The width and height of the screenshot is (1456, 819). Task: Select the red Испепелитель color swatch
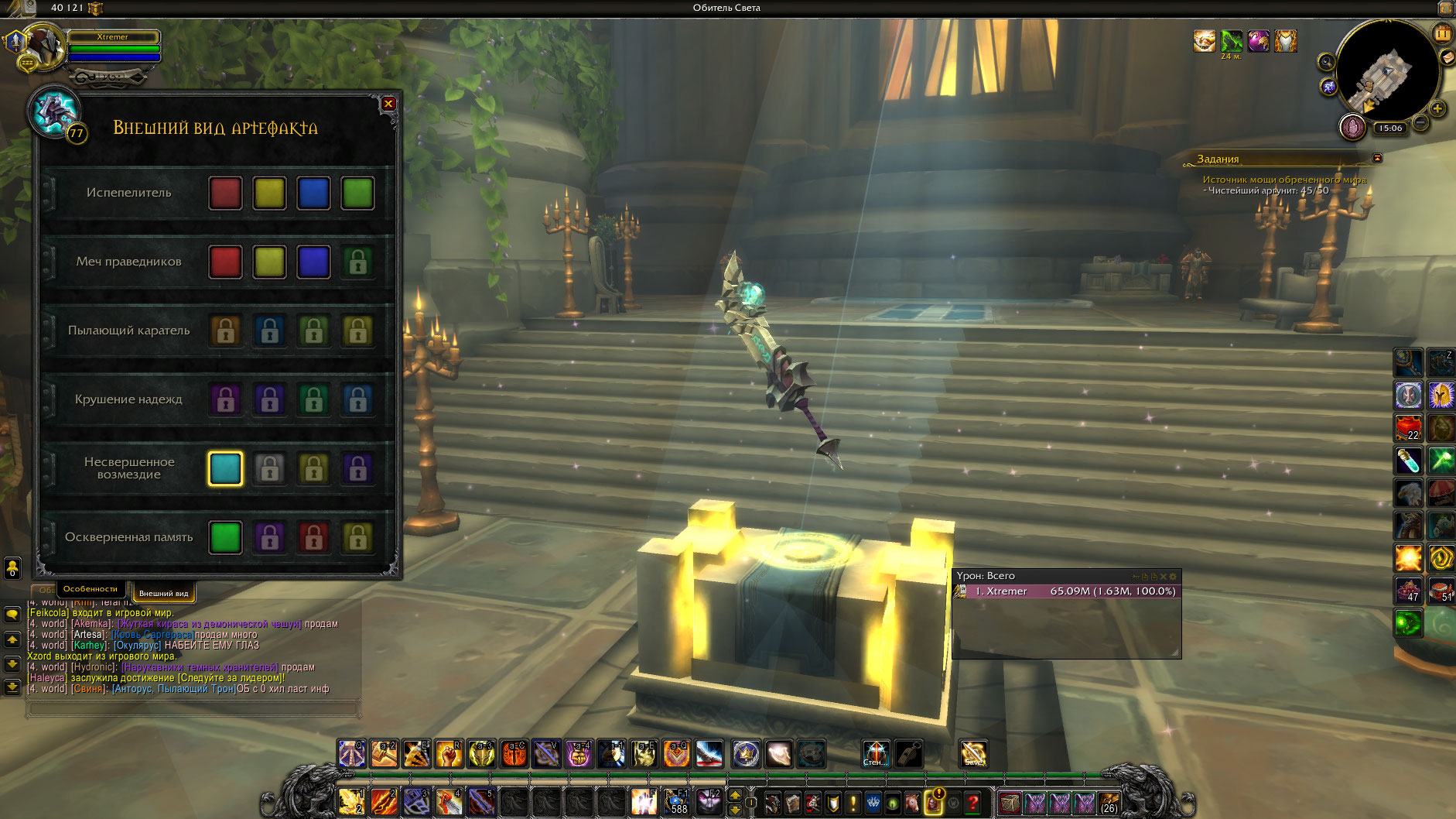[x=225, y=193]
